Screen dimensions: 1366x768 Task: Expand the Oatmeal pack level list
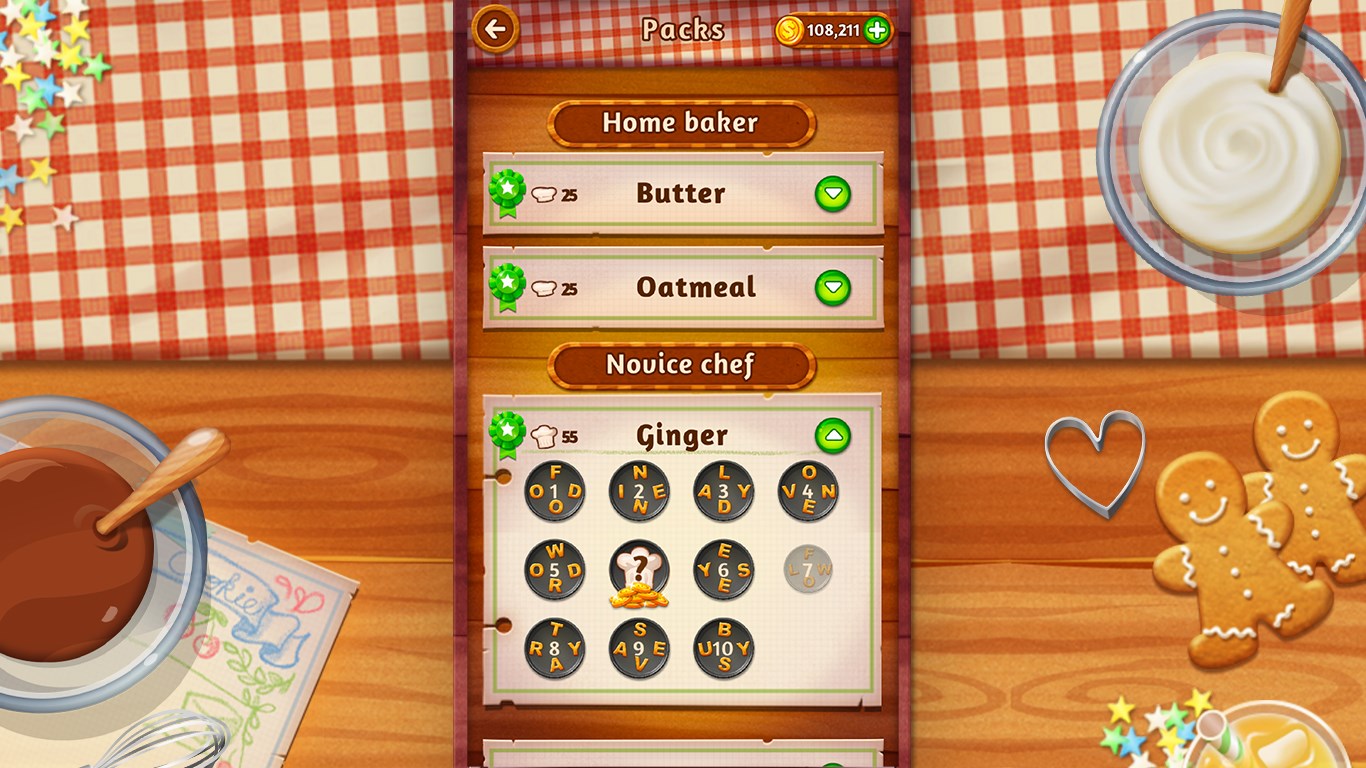coord(833,288)
